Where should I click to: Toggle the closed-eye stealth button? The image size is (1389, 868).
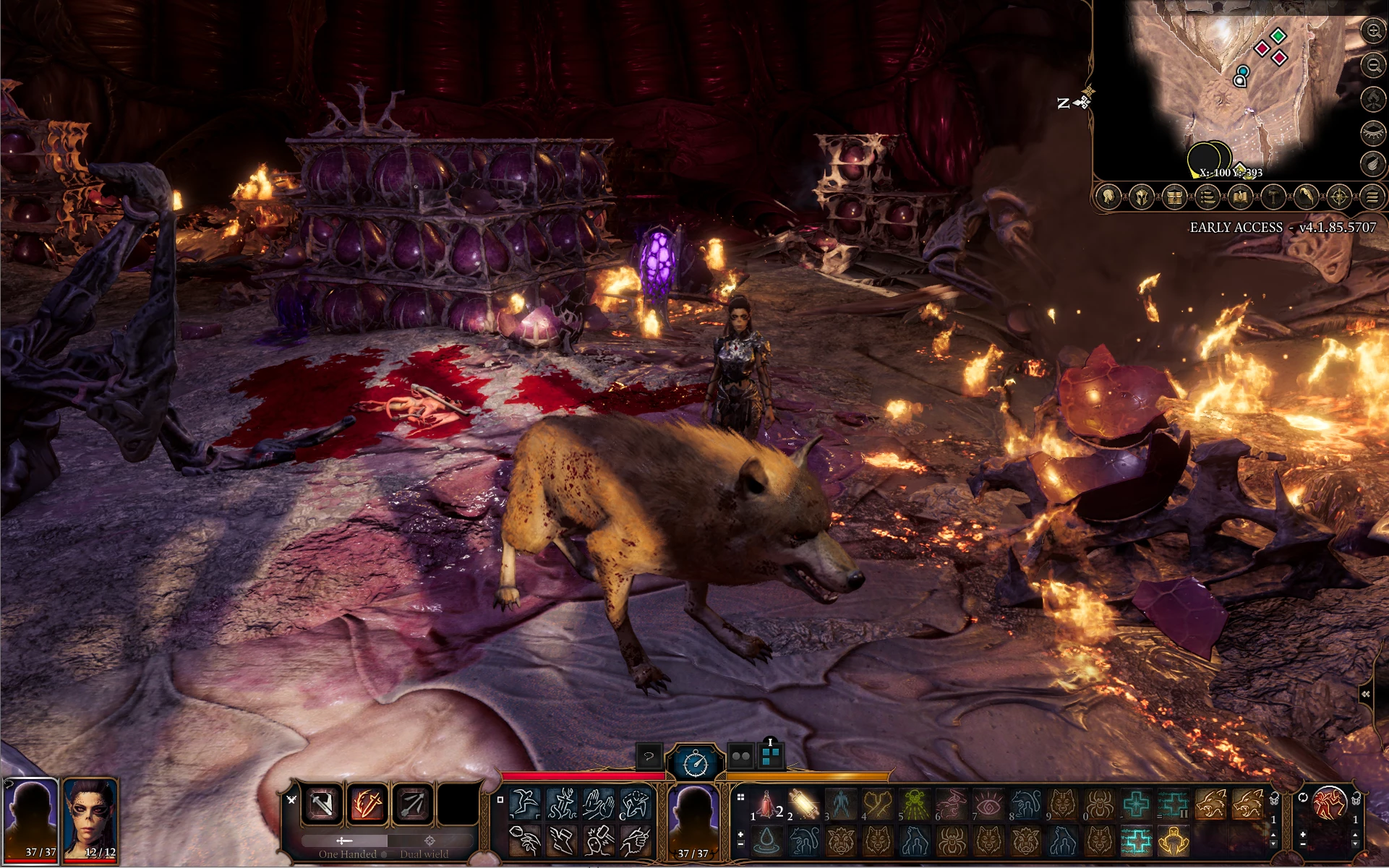click(1372, 132)
